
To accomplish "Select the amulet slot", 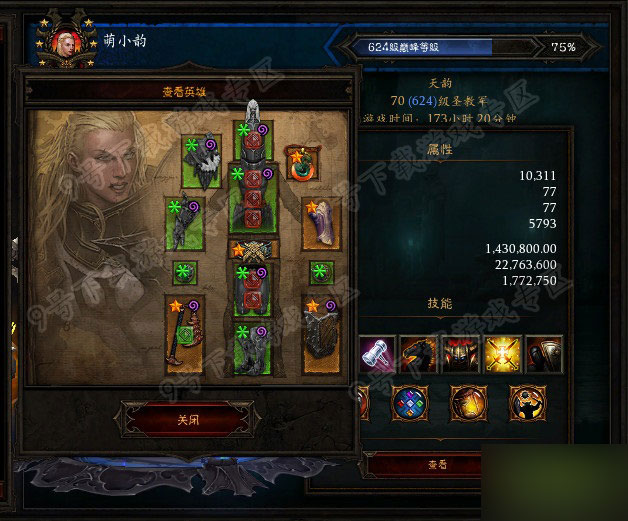I will tap(300, 162).
